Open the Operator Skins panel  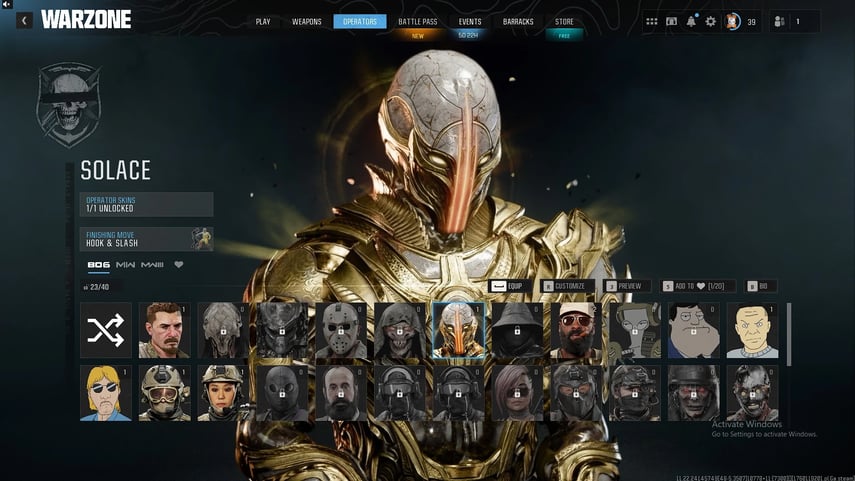(147, 204)
